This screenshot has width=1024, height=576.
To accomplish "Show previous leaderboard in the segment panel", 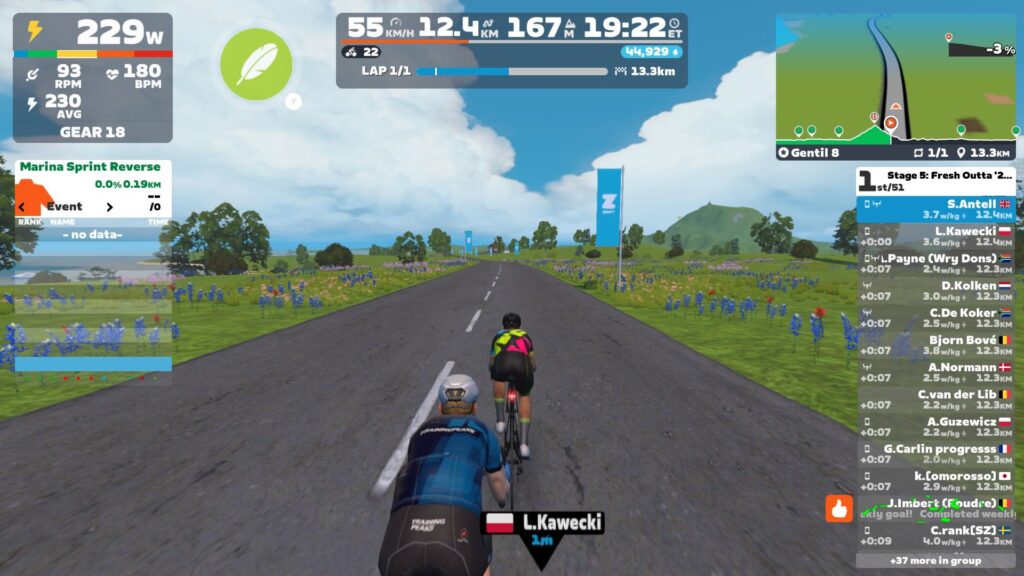I will coord(22,207).
